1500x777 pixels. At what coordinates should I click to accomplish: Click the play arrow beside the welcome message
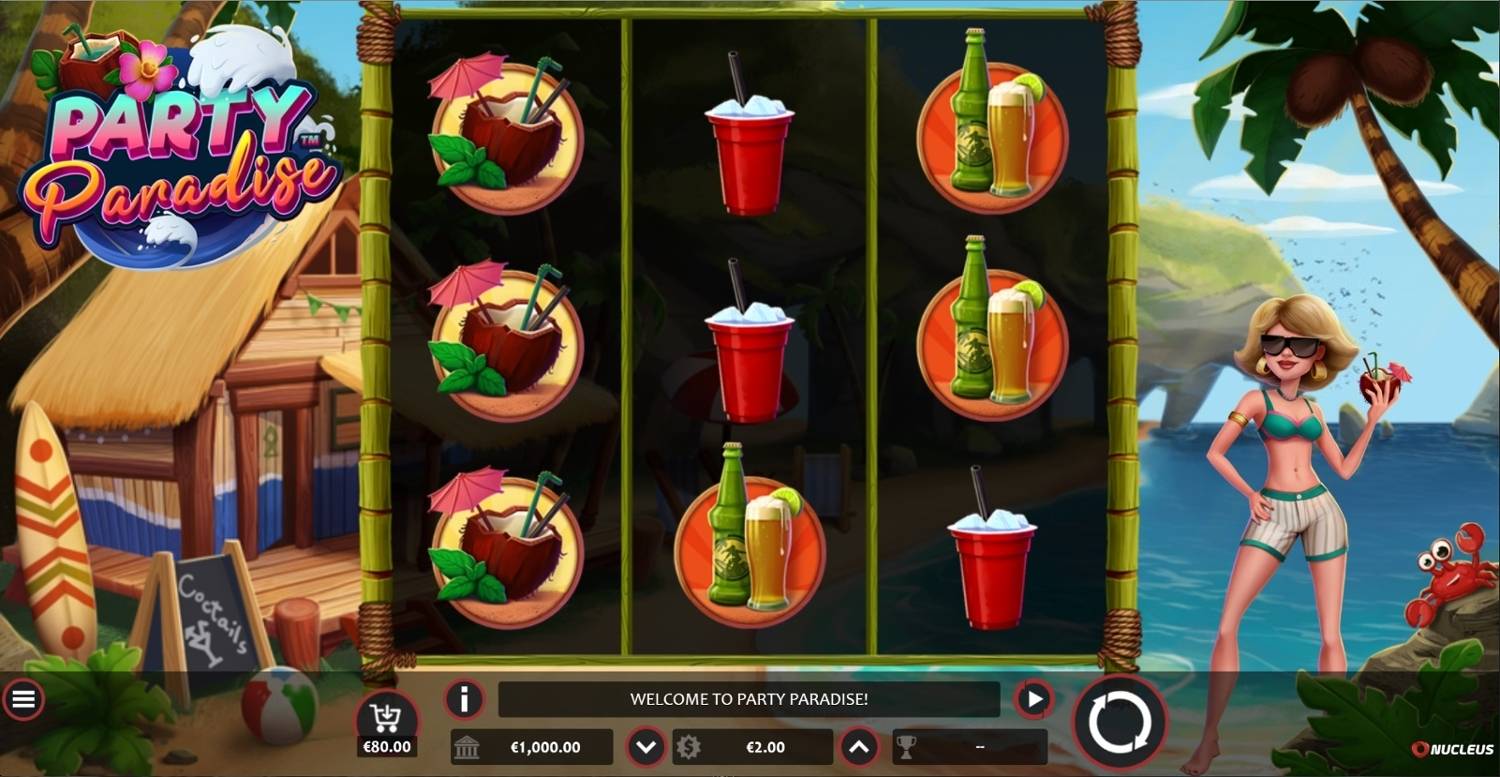tap(1034, 699)
